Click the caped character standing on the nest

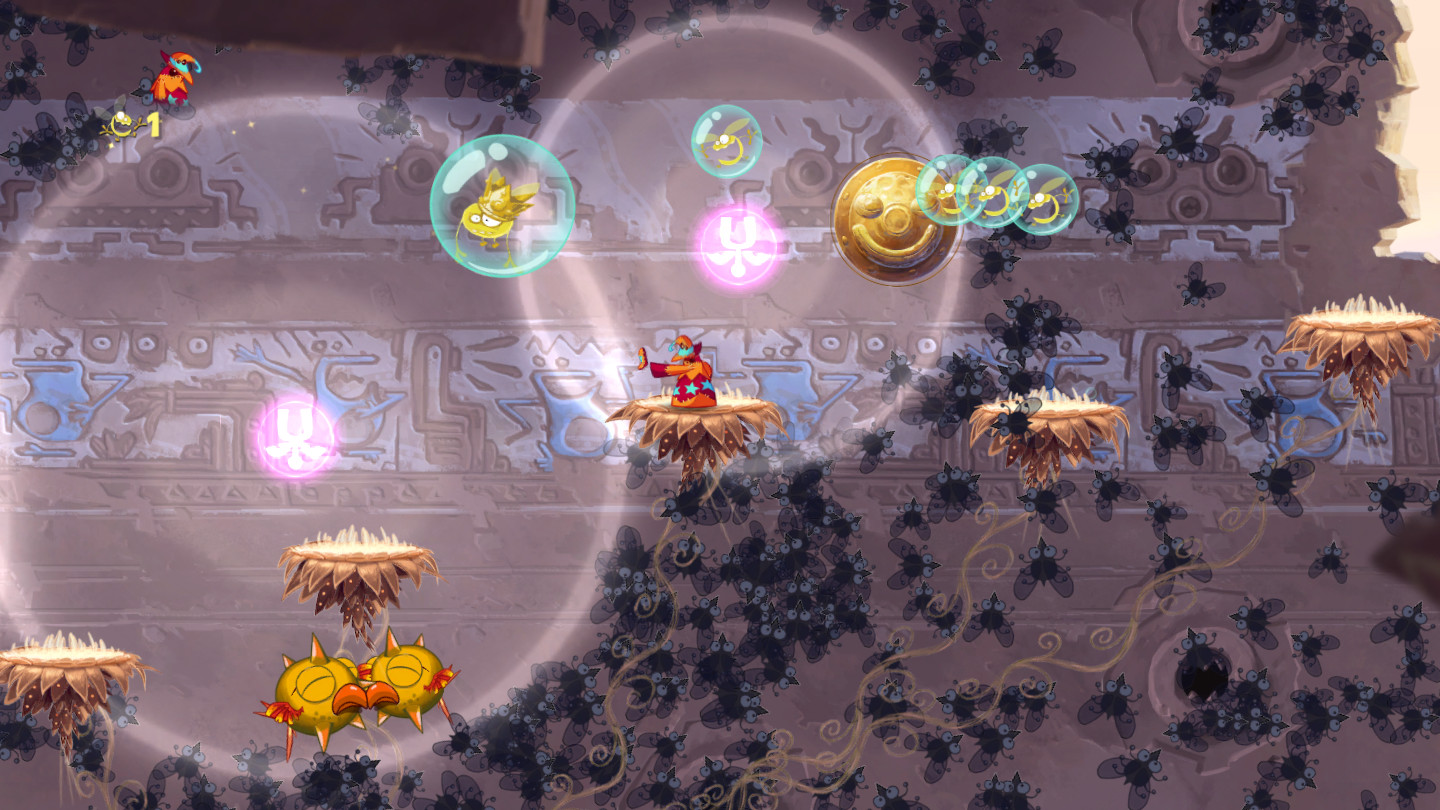[688, 370]
